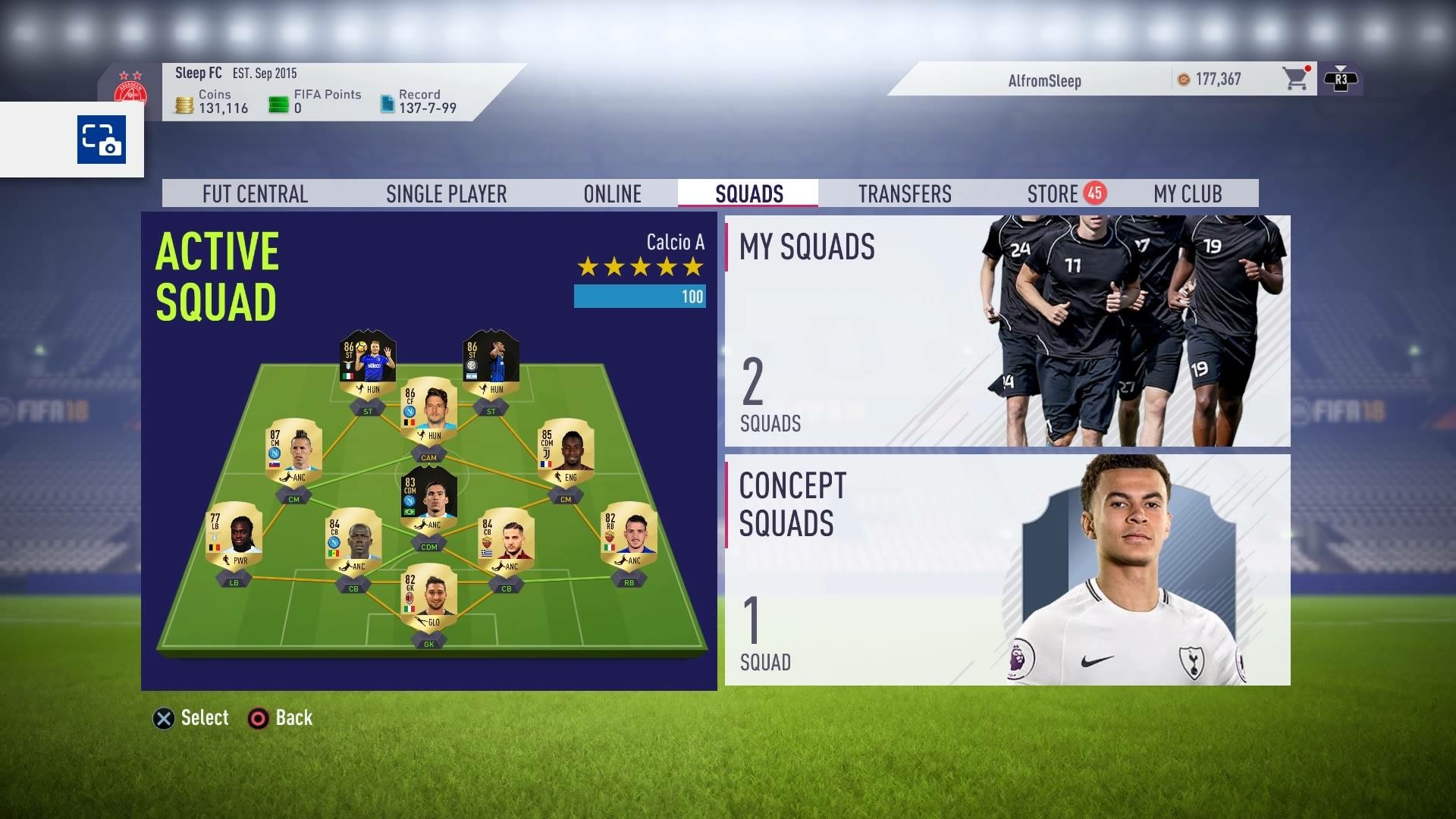This screenshot has width=1456, height=819.
Task: Open the Active Squad panel
Action: [428, 450]
